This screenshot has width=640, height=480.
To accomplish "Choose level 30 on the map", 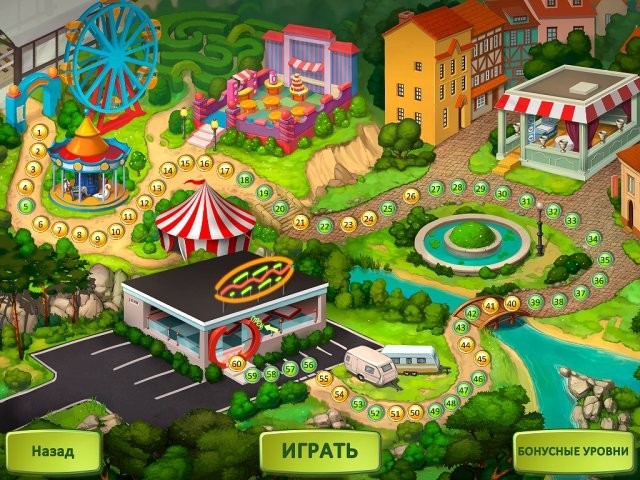I will [502, 193].
